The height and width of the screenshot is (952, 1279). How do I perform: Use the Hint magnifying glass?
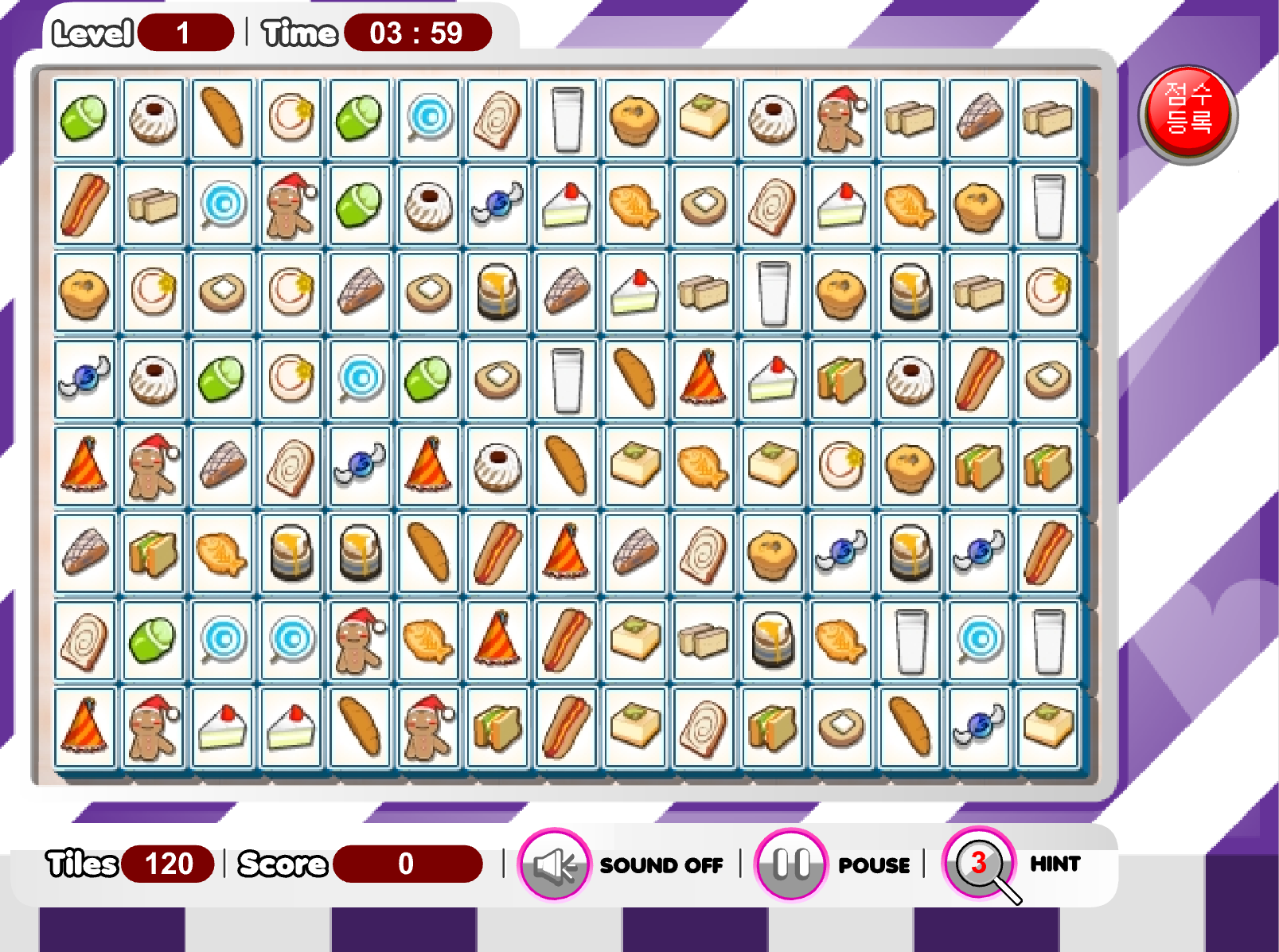[979, 864]
